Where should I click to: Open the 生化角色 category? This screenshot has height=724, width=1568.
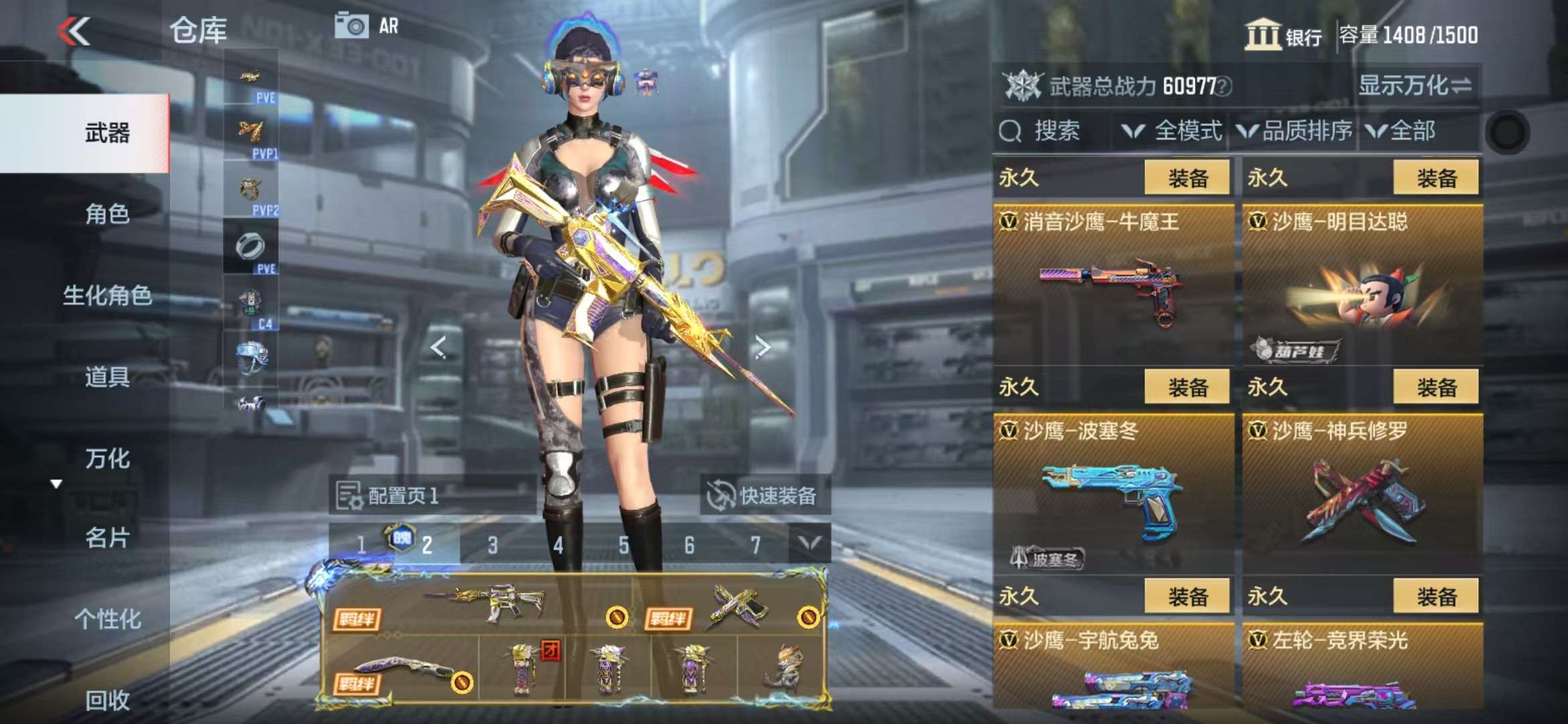tap(107, 295)
